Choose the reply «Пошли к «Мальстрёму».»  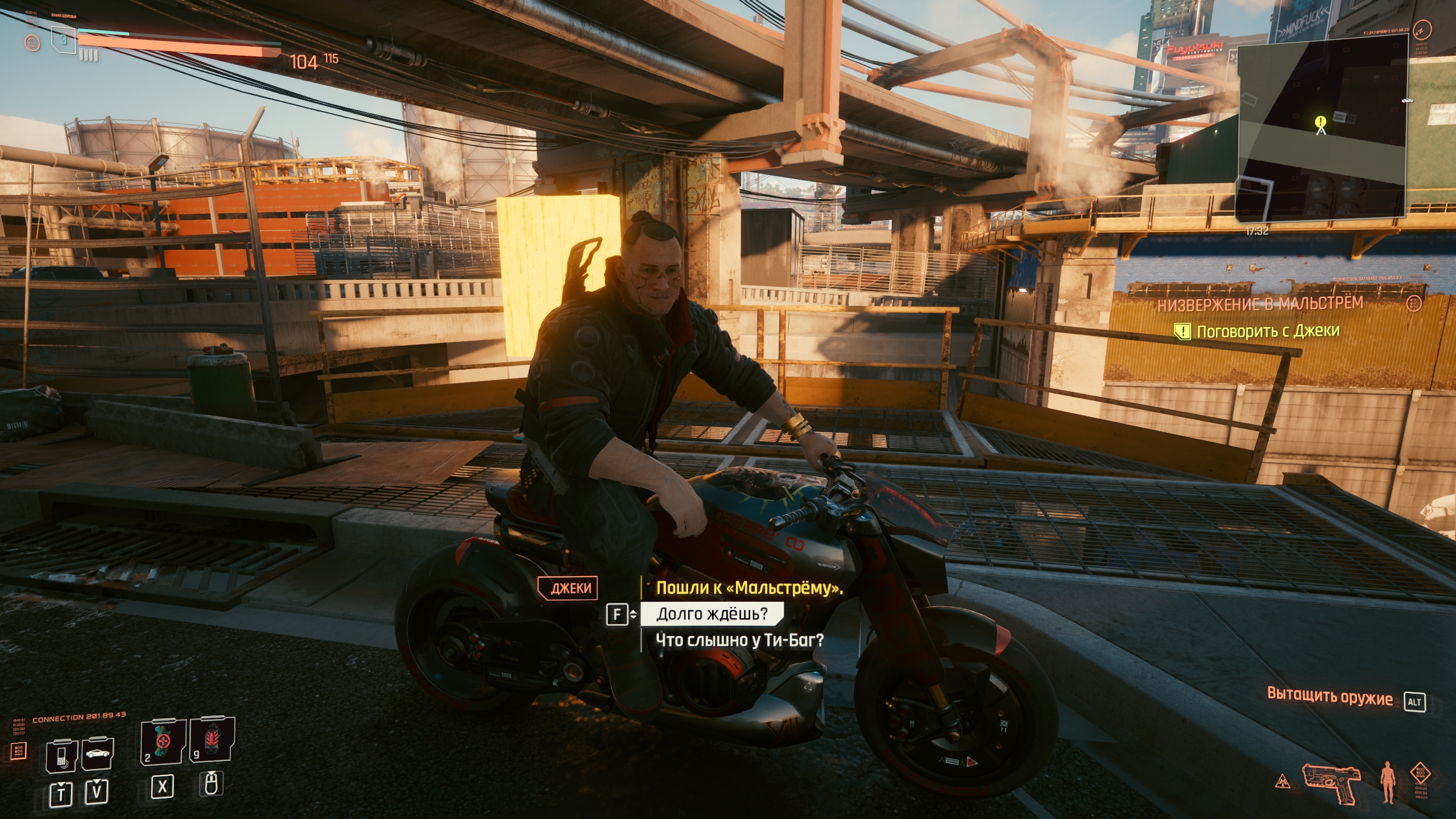tap(749, 588)
